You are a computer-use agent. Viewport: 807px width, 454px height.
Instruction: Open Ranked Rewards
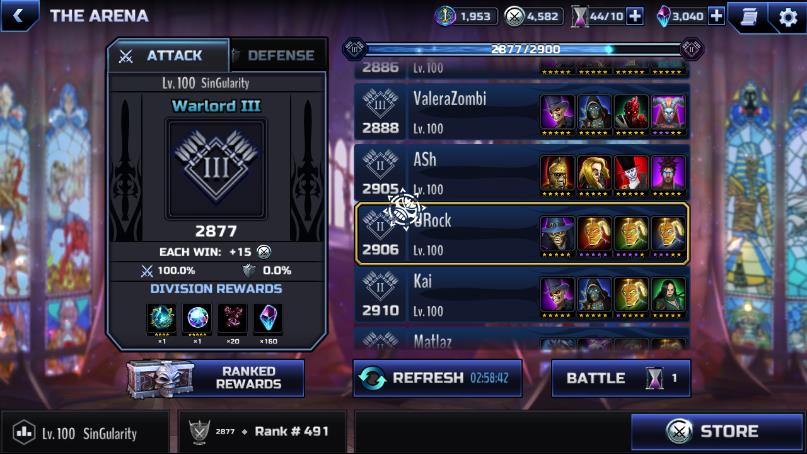point(216,378)
